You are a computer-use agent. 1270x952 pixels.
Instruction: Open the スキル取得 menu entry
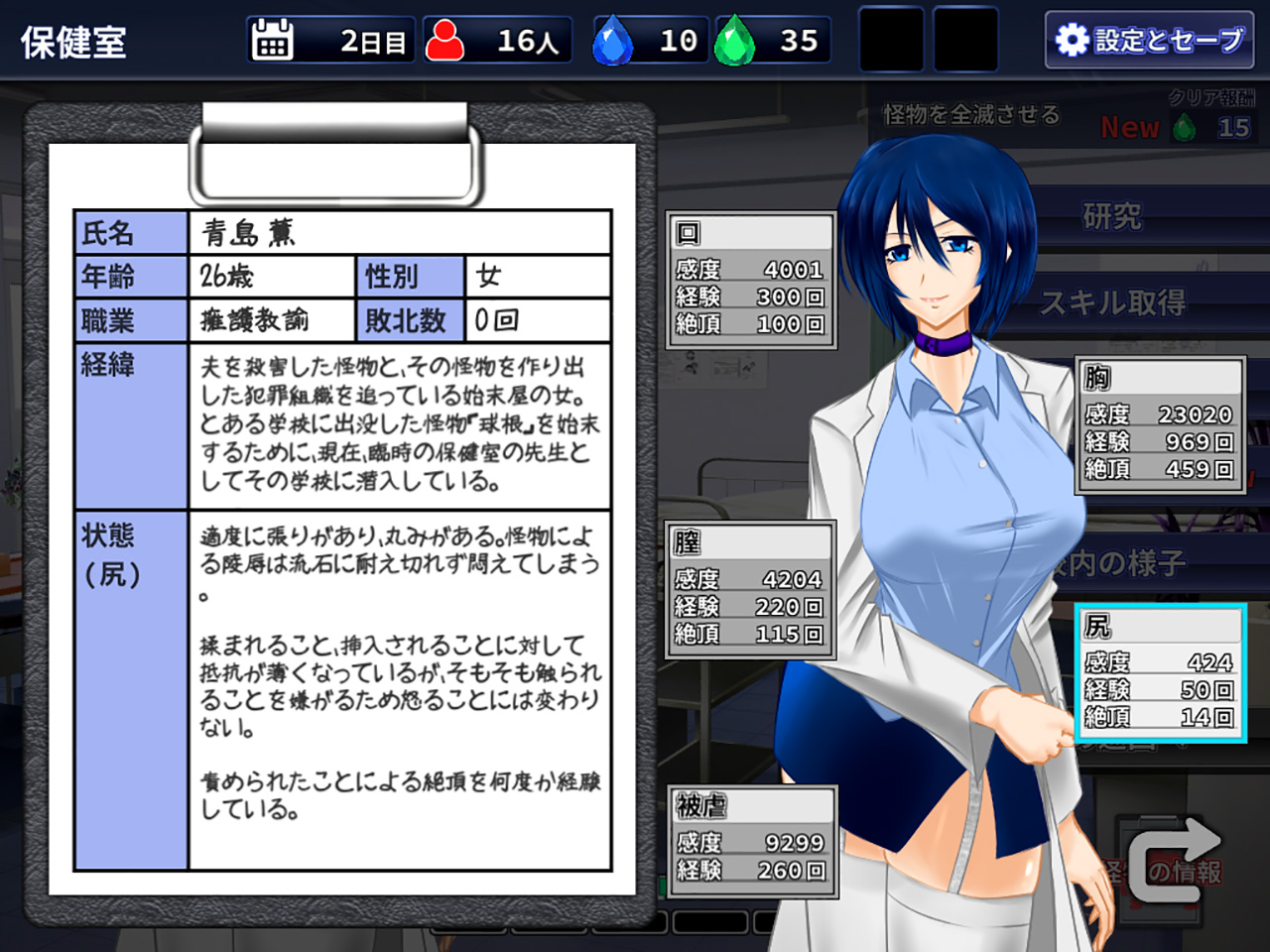(1112, 302)
